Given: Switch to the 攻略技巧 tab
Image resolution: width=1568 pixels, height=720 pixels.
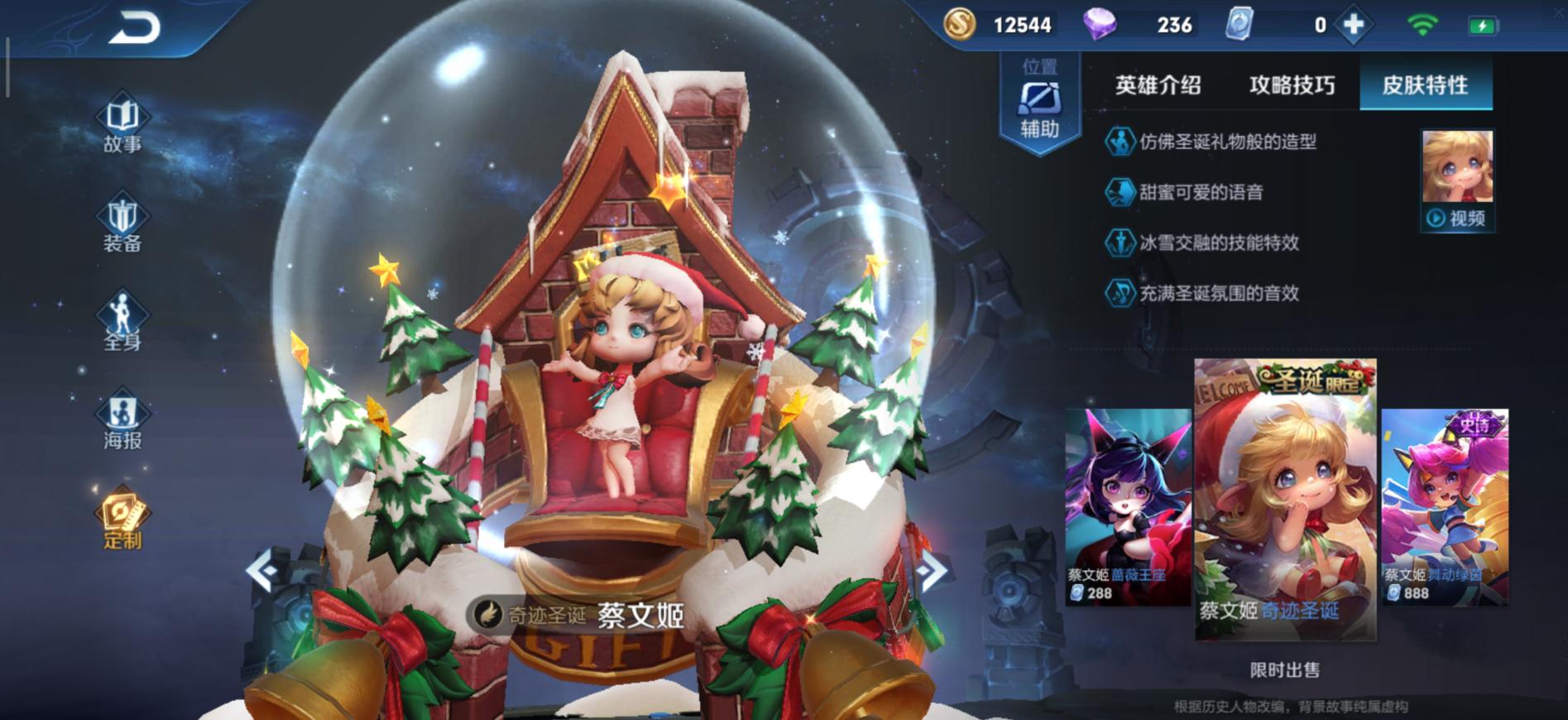Looking at the screenshot, I should 1292,85.
